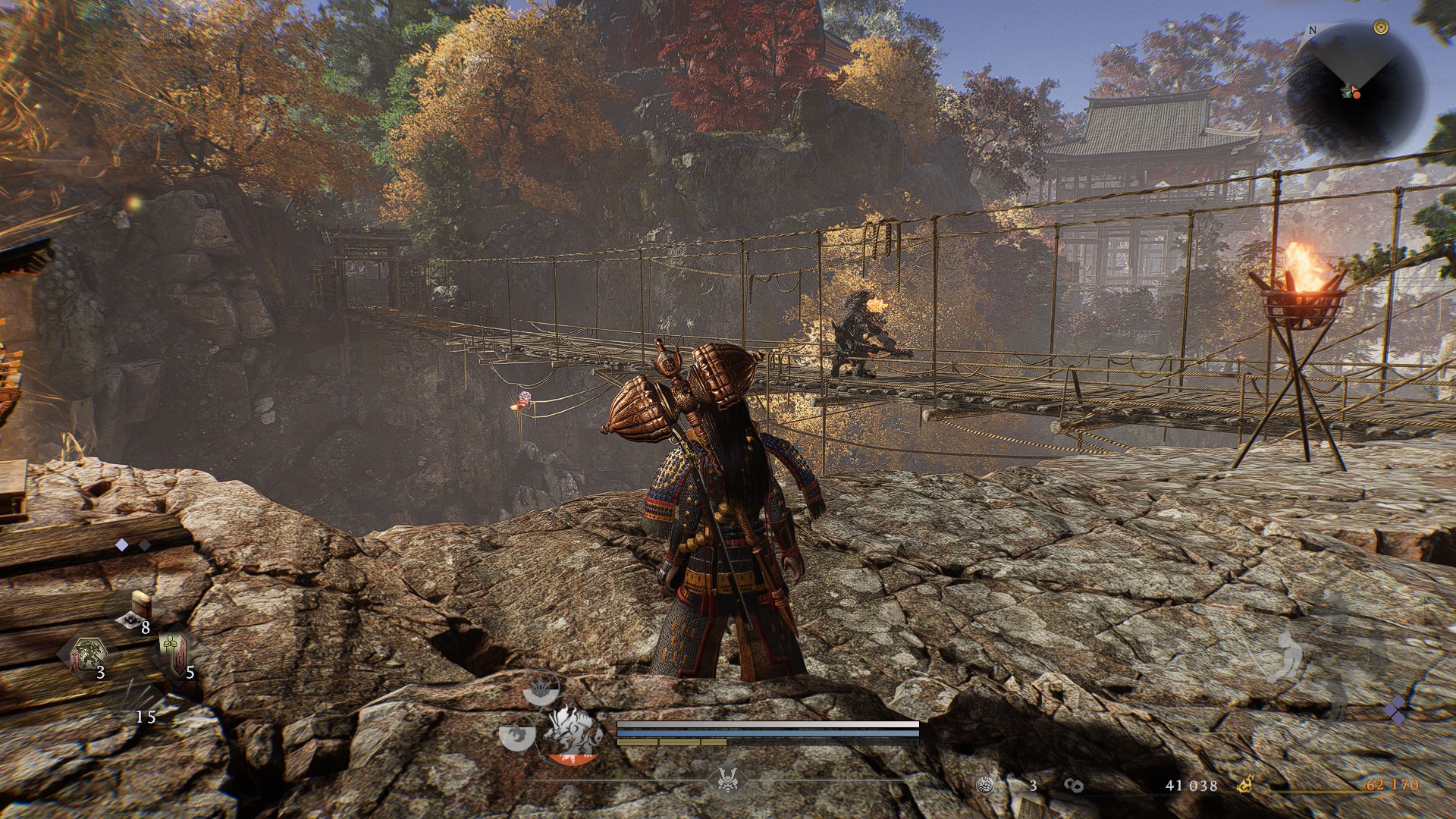
Task: Click the round spirit coin icon beside the 3
Action: 986,786
